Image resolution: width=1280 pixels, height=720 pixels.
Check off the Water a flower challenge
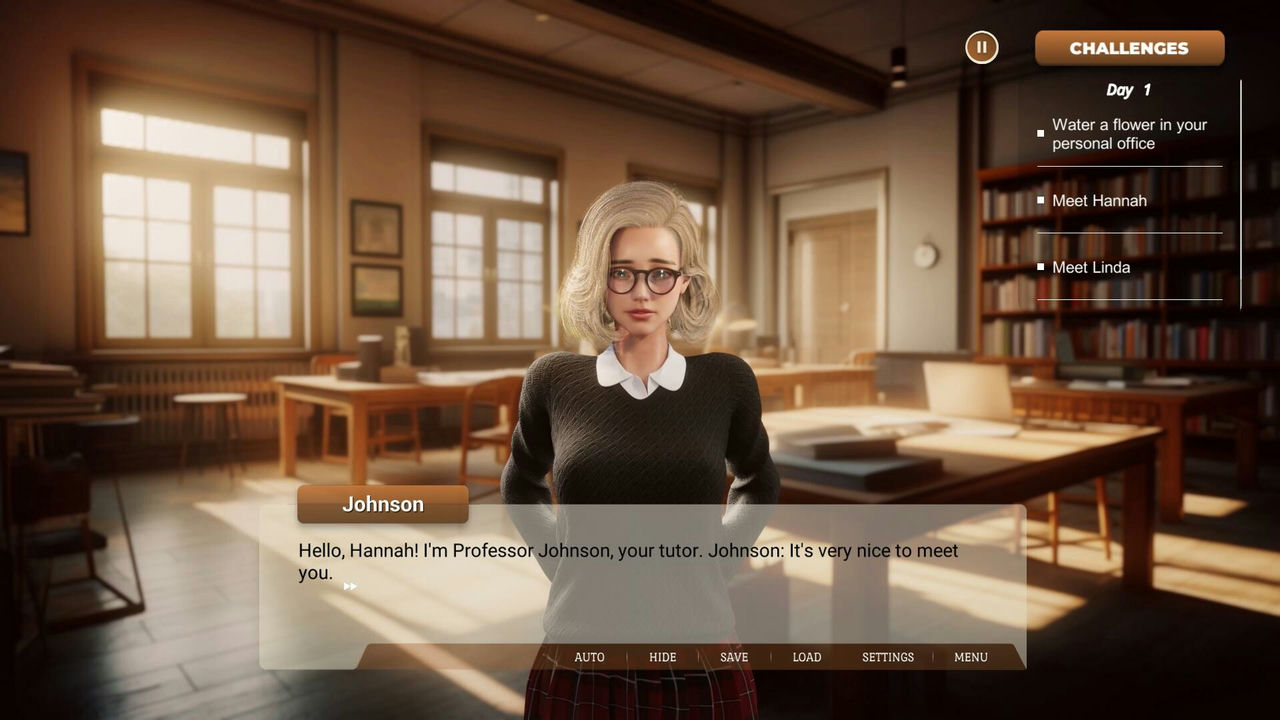pyautogui.click(x=1040, y=133)
